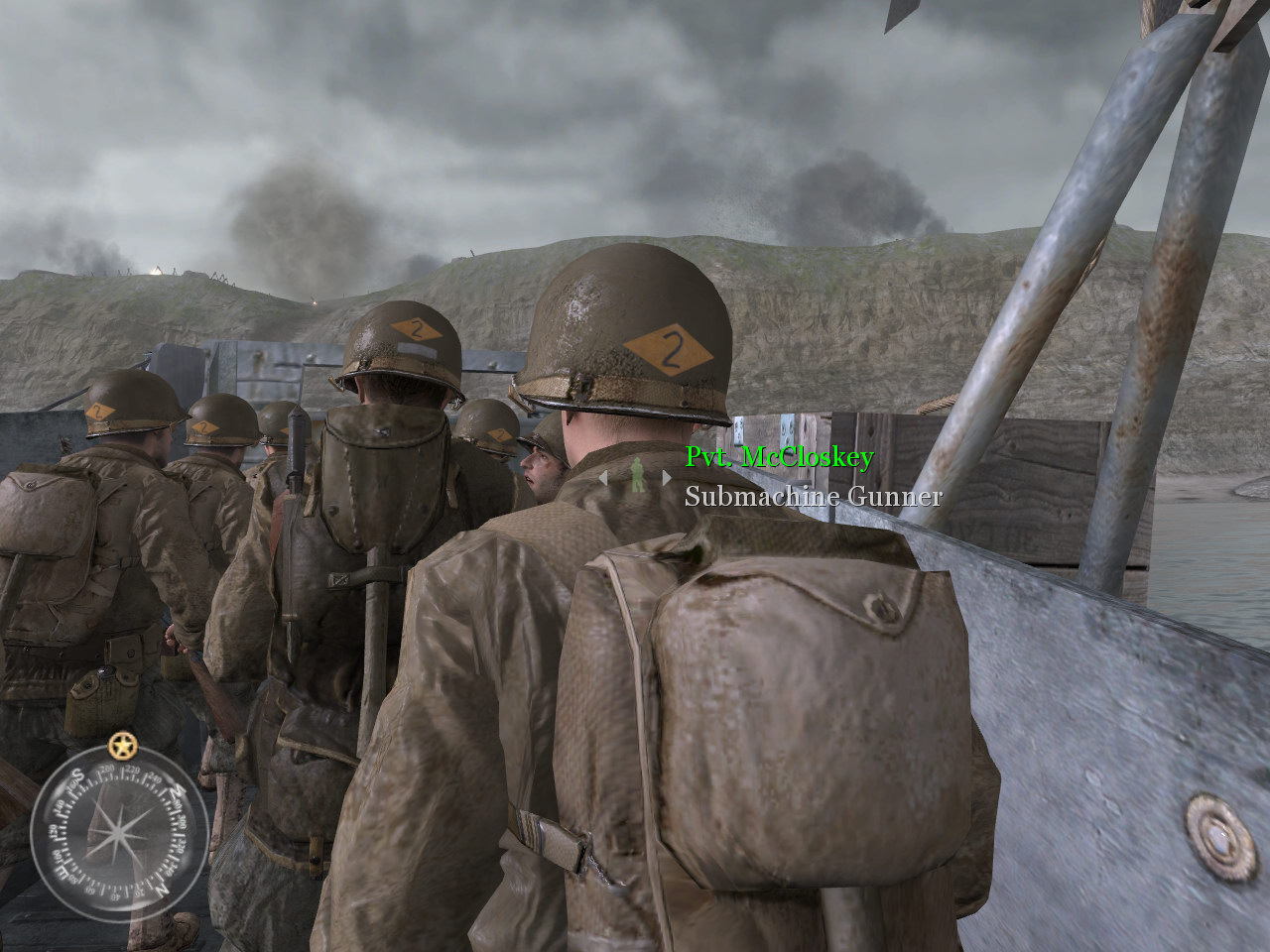Click the green standing soldier stance icon
Viewport: 1270px width, 952px height.
(637, 476)
